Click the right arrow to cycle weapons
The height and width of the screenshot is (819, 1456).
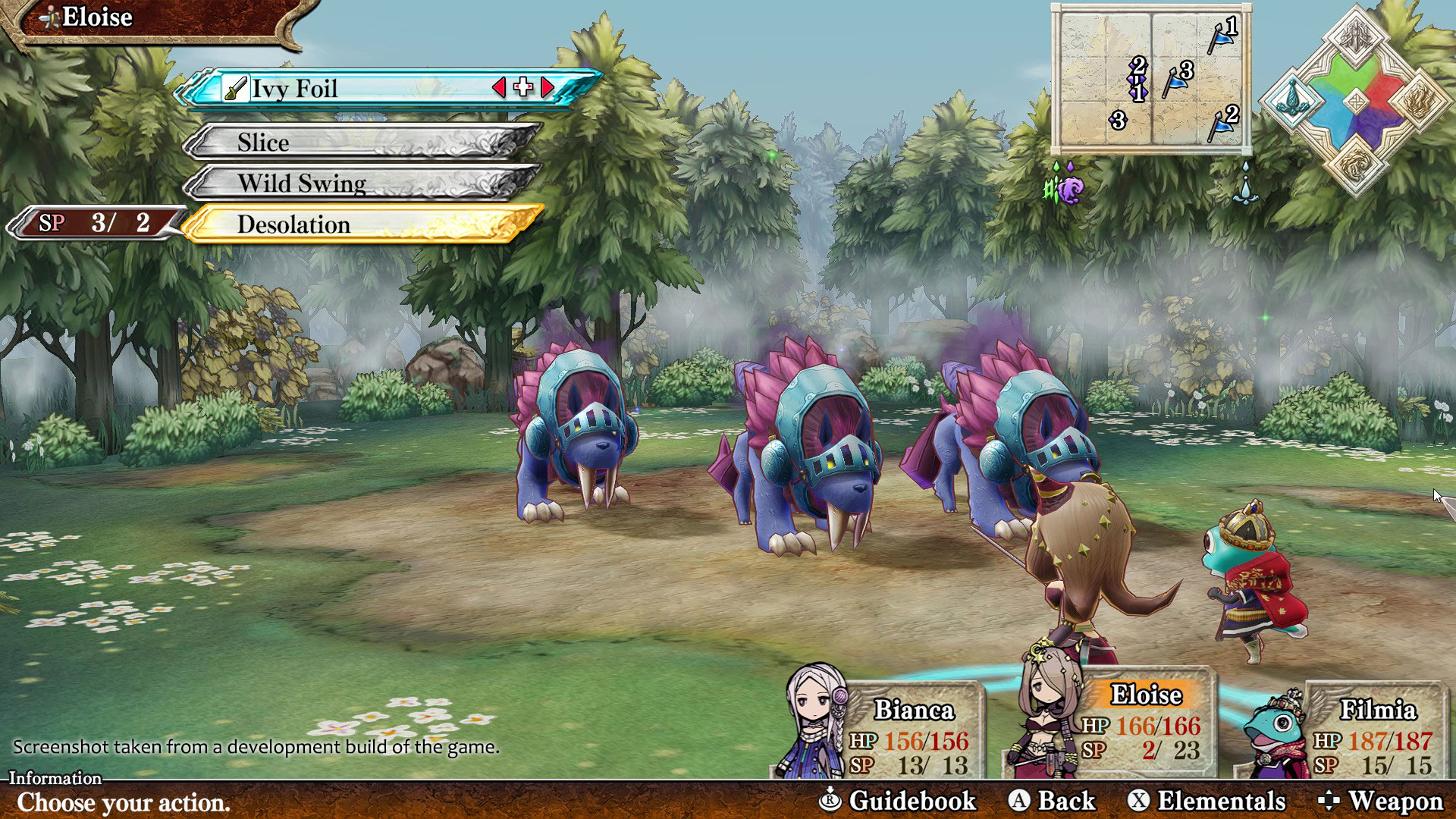[548, 89]
